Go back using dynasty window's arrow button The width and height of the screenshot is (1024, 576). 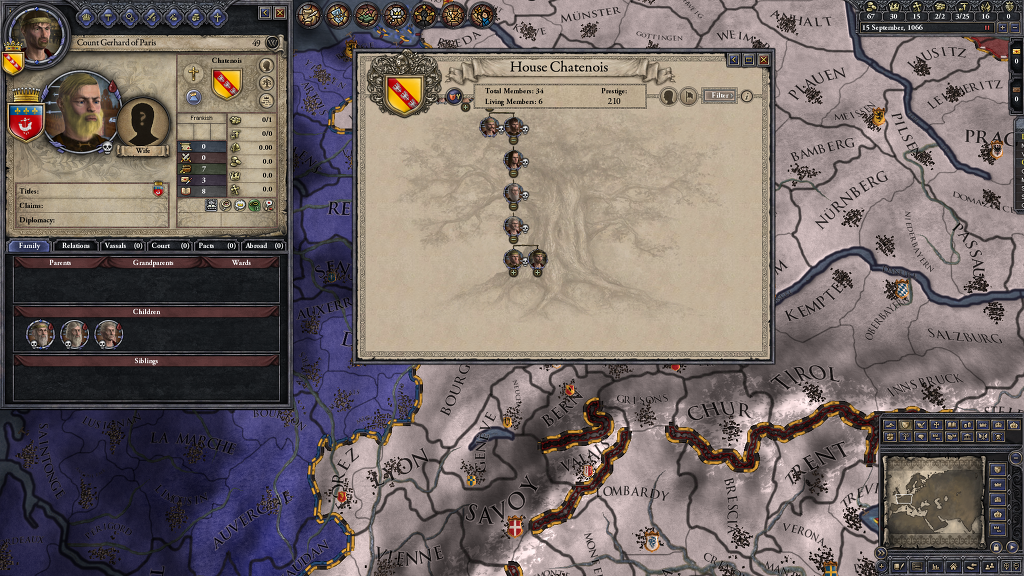pyautogui.click(x=734, y=60)
